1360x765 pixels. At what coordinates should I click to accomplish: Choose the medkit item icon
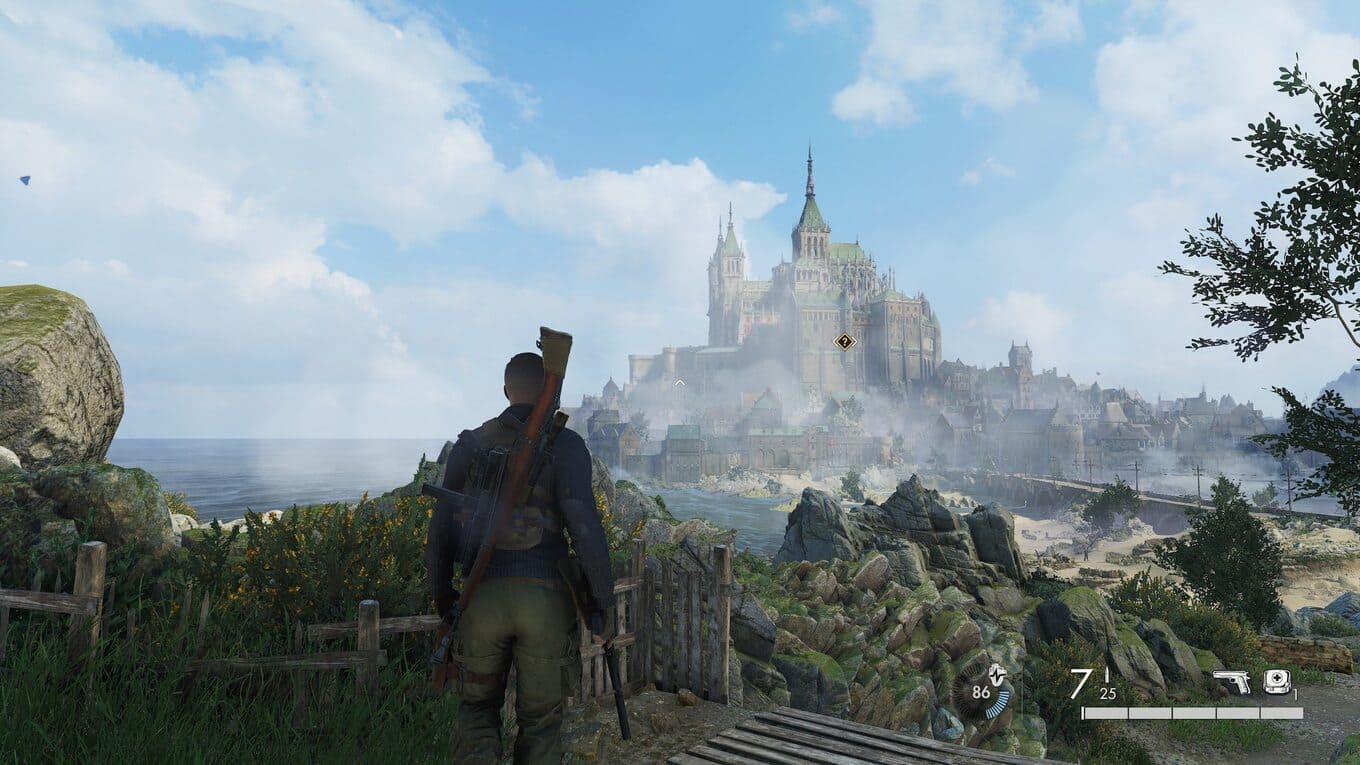1275,682
